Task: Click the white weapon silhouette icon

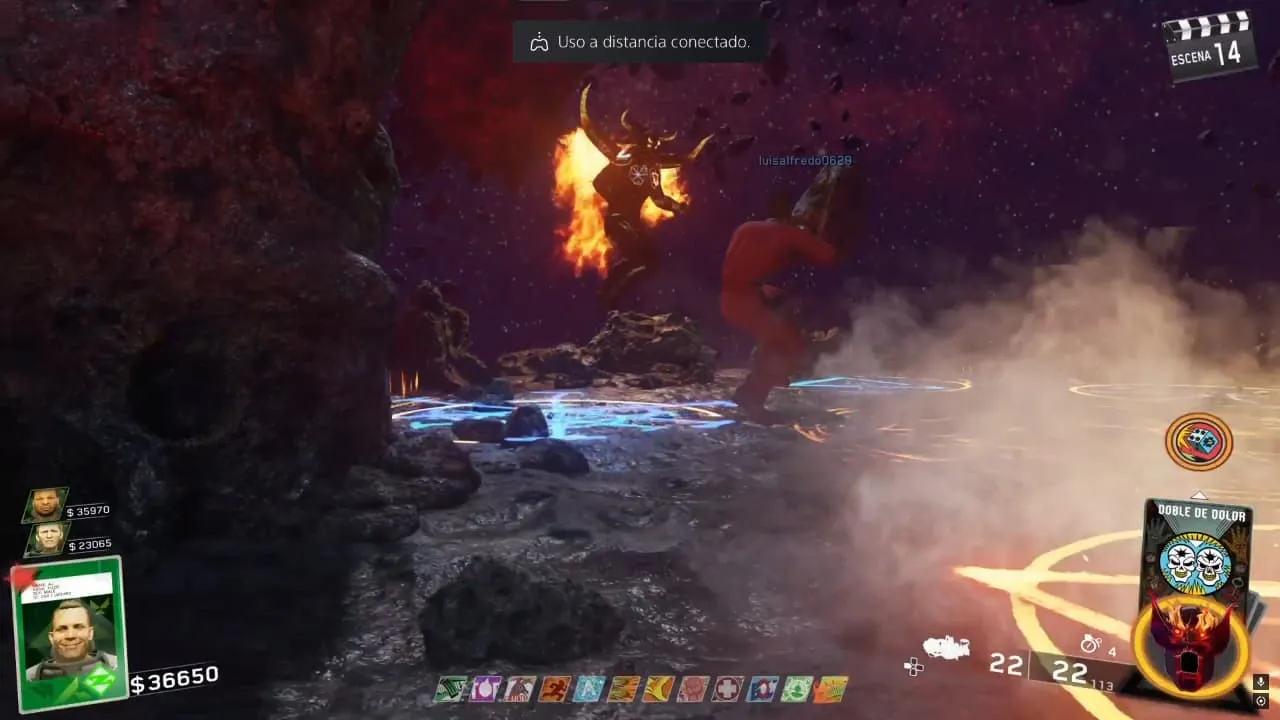Action: [946, 648]
